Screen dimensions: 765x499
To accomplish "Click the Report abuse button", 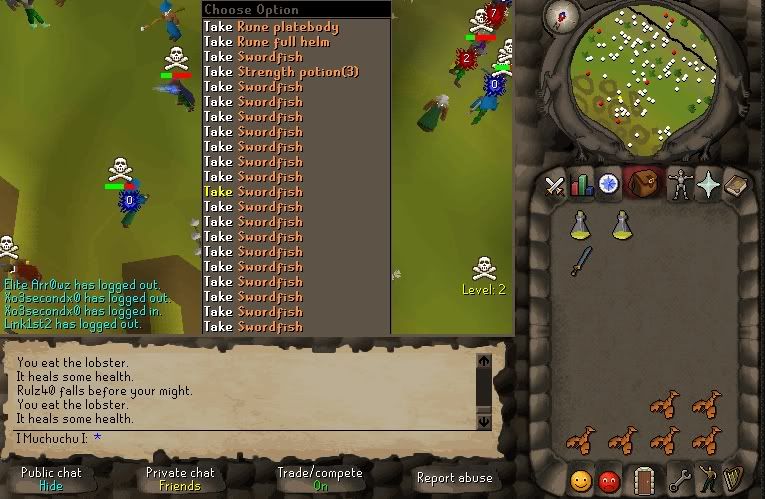I will pyautogui.click(x=454, y=478).
